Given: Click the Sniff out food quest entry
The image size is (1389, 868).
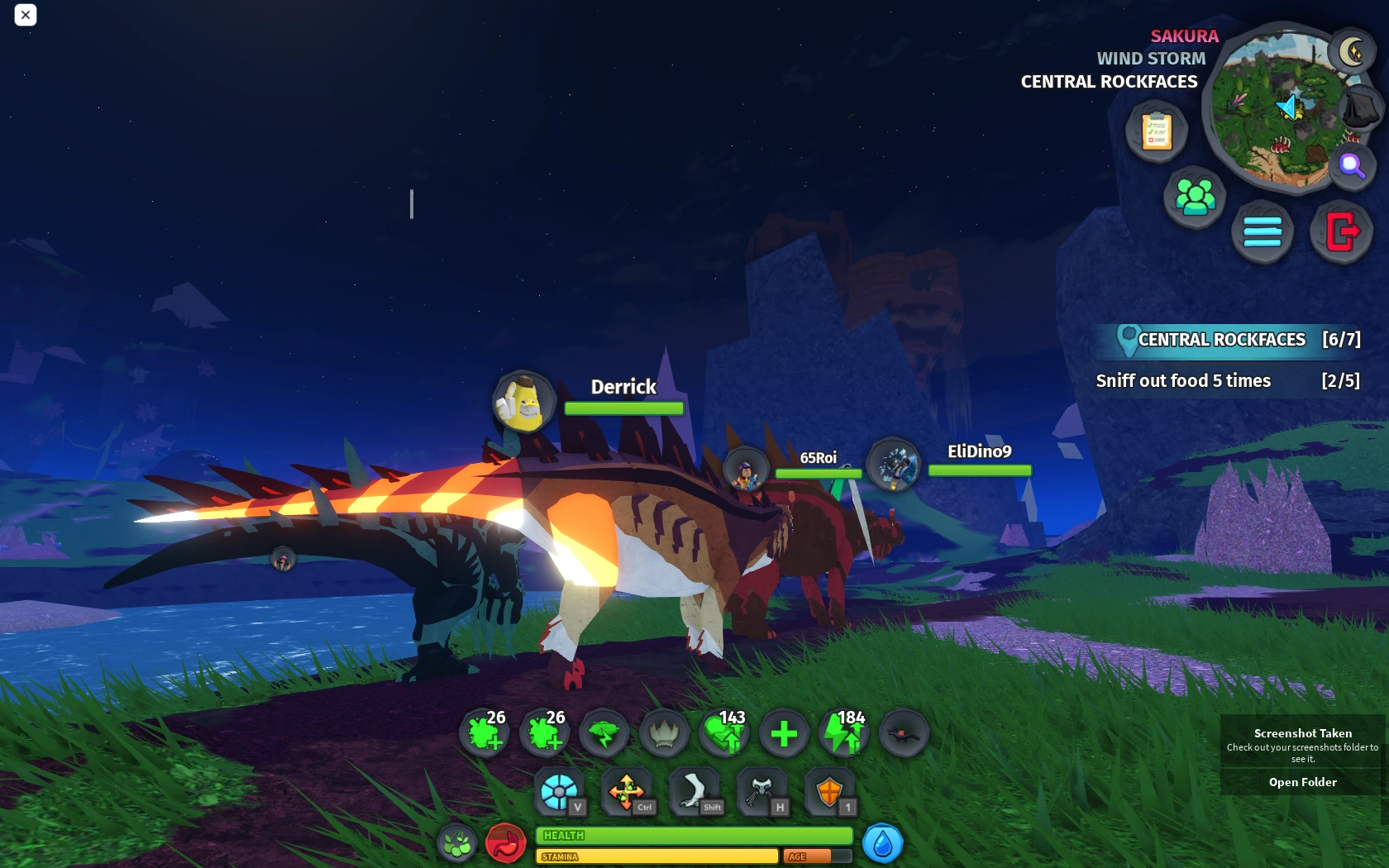Looking at the screenshot, I should tap(1184, 380).
